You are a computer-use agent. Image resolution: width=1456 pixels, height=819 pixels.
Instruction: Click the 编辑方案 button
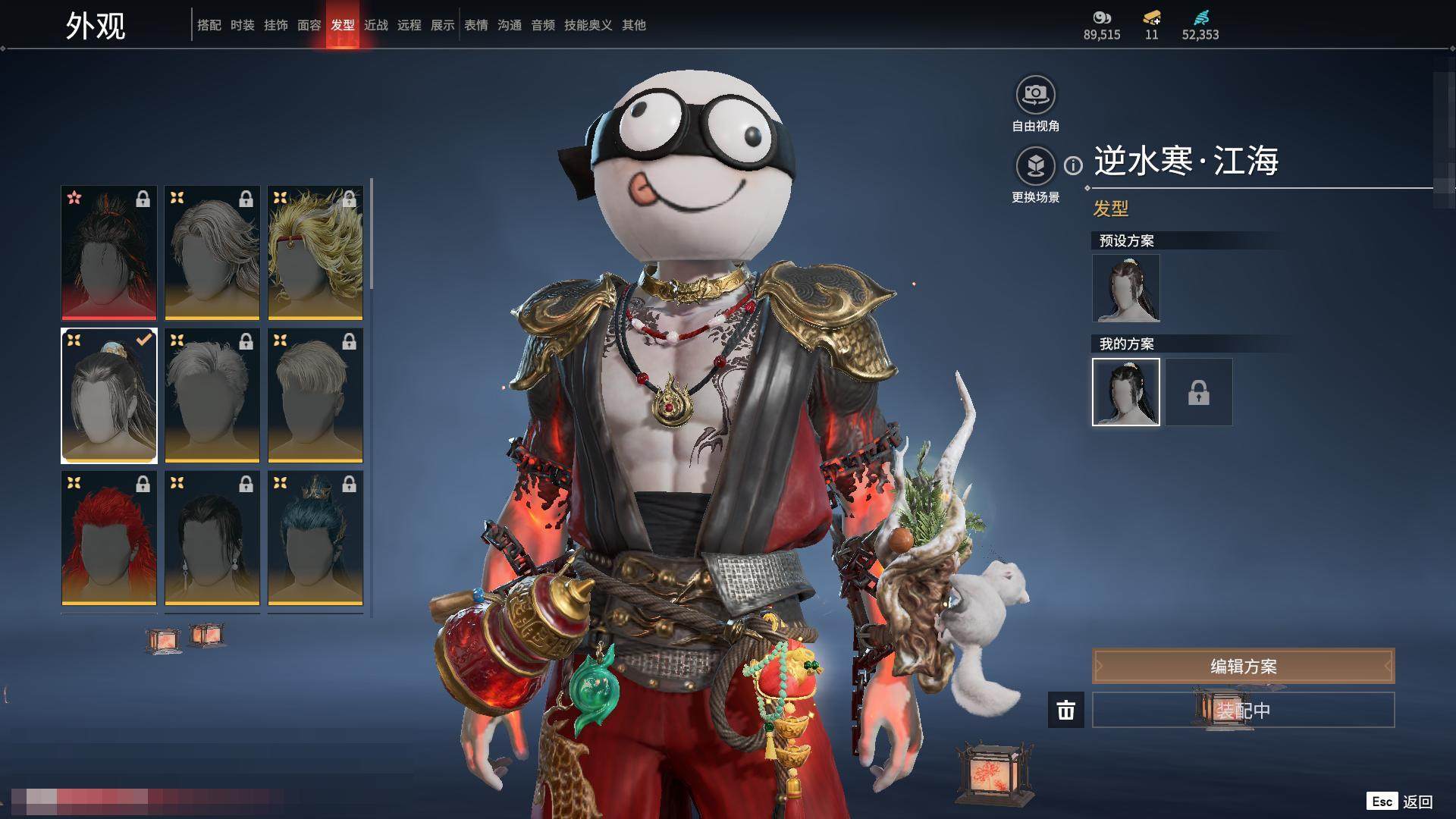tap(1243, 666)
